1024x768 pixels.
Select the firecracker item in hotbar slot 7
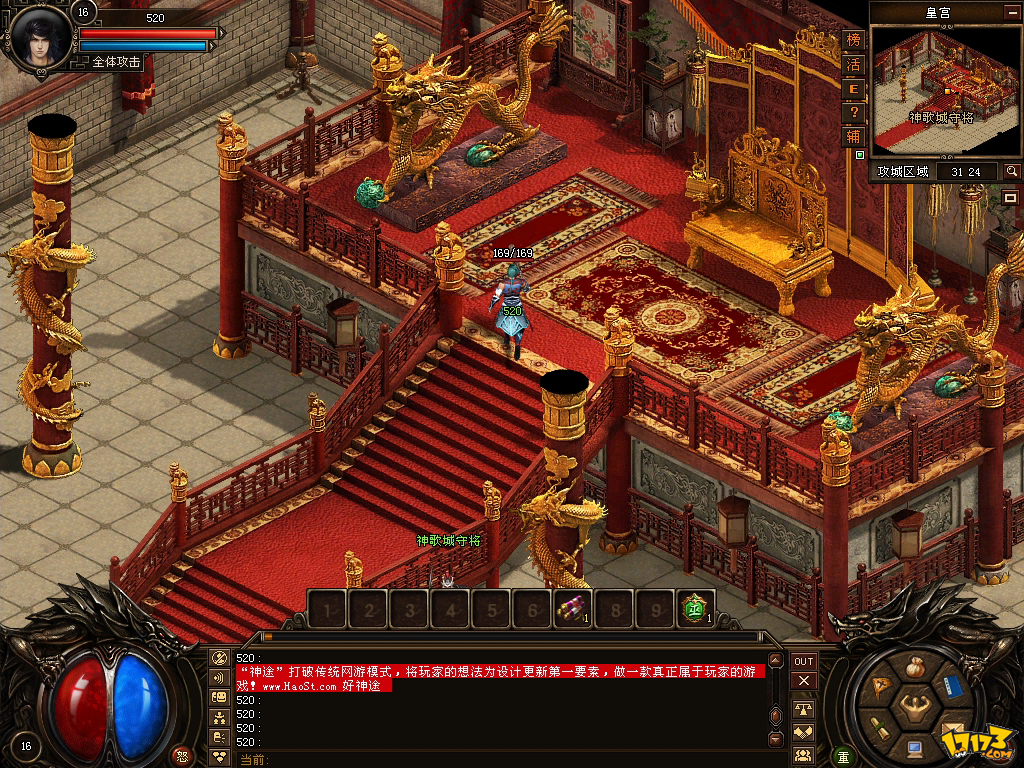[574, 607]
